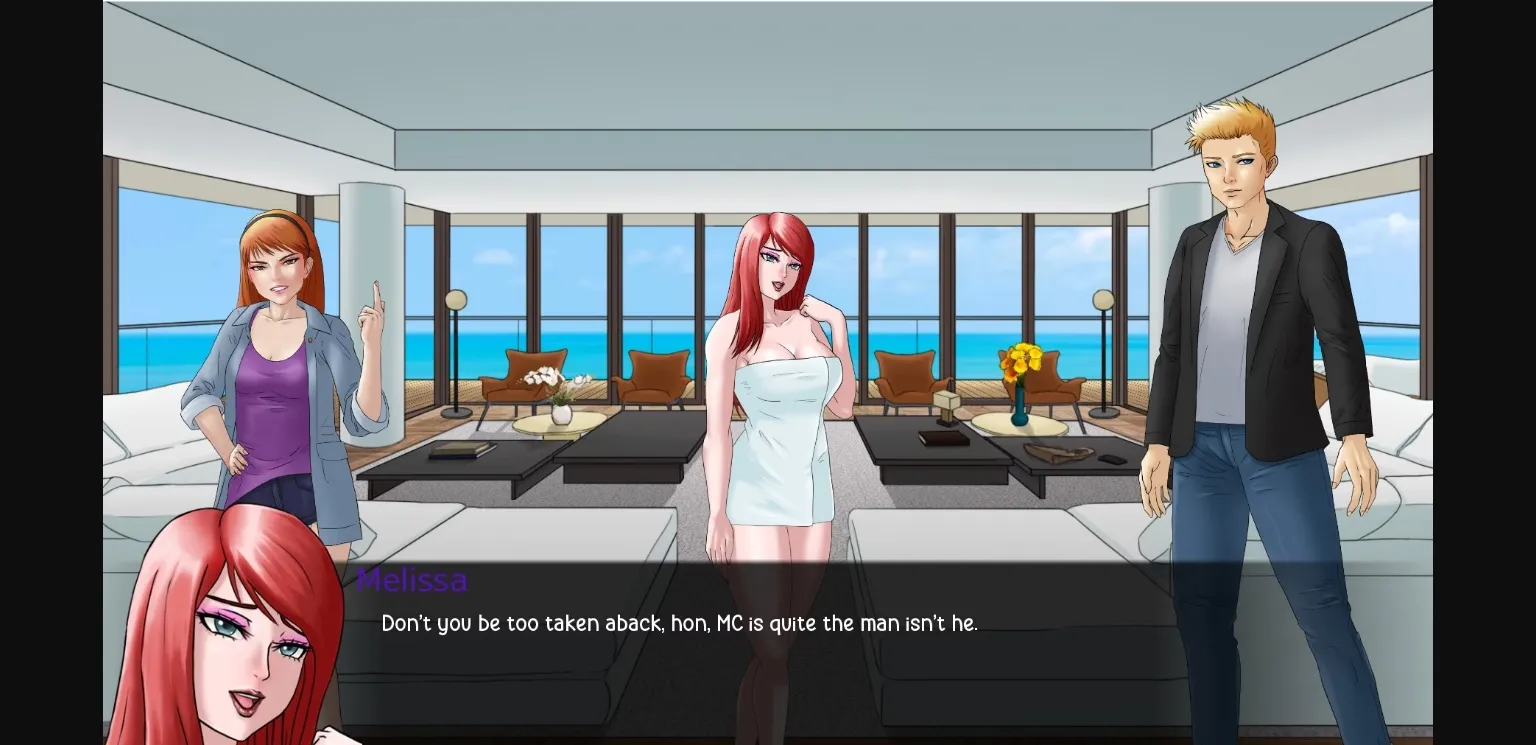Click the blue vase on the coffee table
This screenshot has height=745, width=1536.
click(x=1020, y=405)
